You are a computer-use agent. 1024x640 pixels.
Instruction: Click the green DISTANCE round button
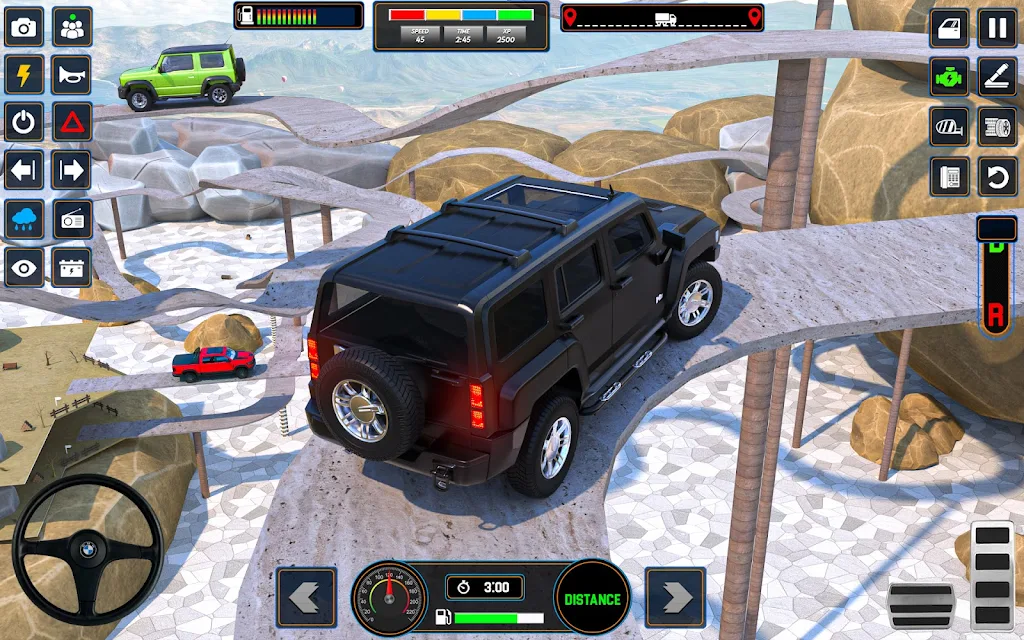click(592, 599)
